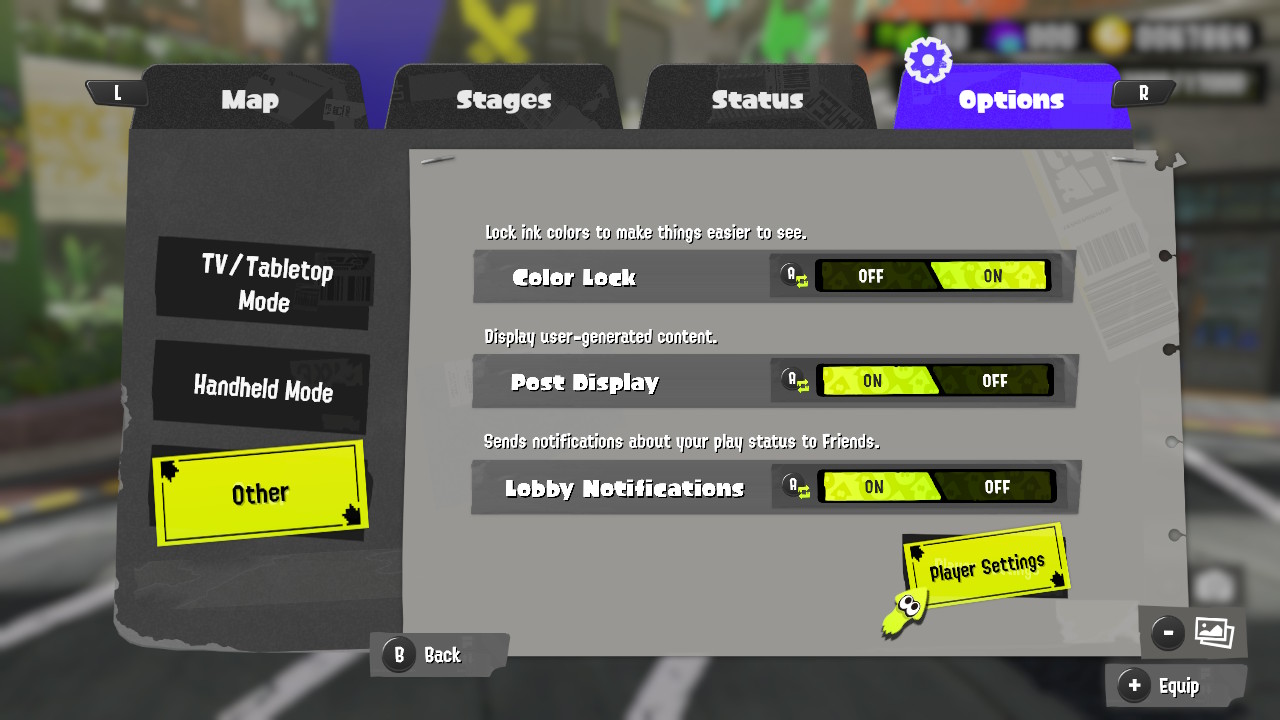Select Handheld Mode in the sidebar
Viewport: 1280px width, 720px height.
(262, 392)
